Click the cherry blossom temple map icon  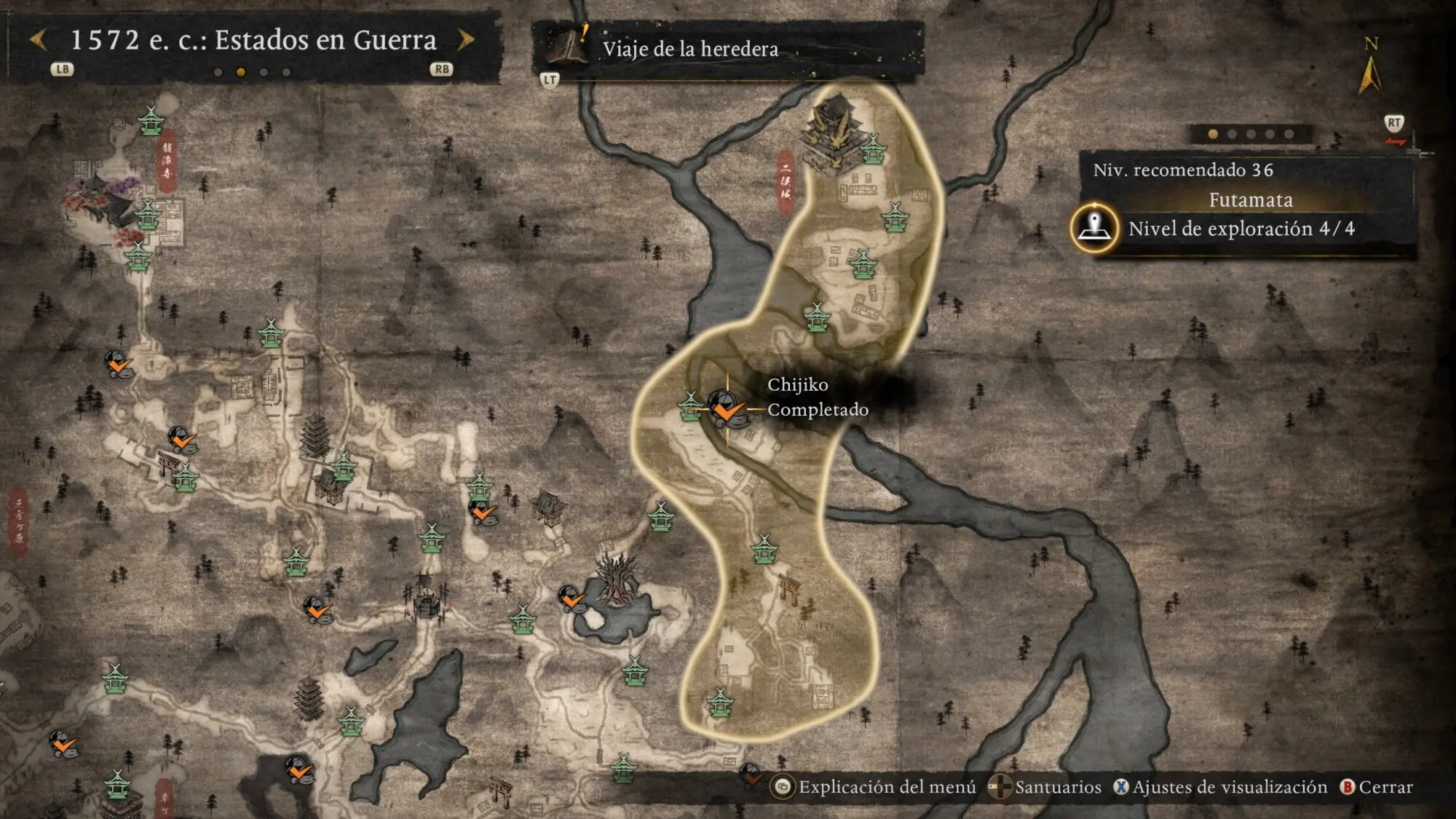[x=100, y=199]
